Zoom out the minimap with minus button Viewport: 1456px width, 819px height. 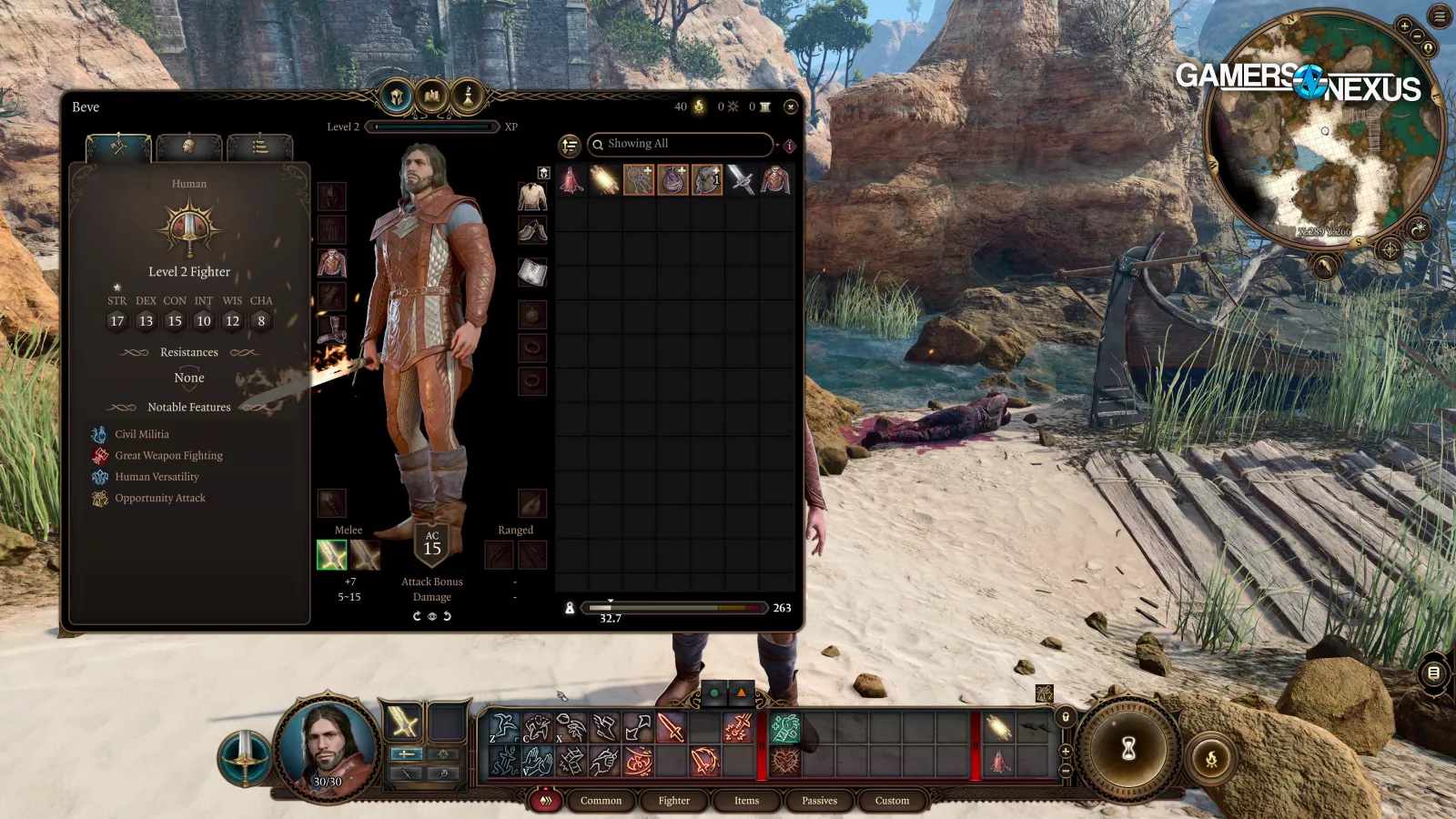(1418, 37)
